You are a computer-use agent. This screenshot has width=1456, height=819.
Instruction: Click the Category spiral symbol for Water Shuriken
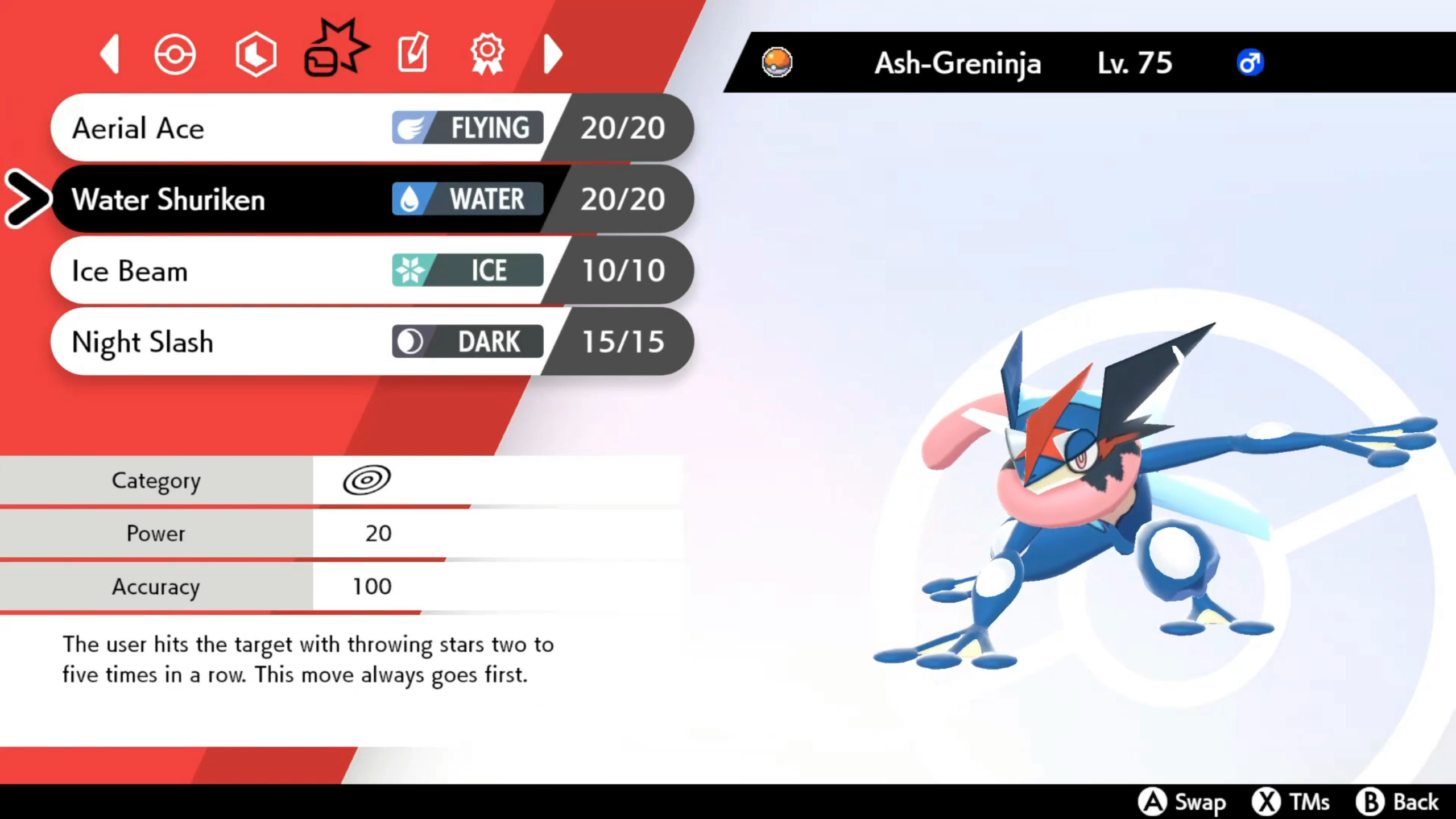coord(366,479)
